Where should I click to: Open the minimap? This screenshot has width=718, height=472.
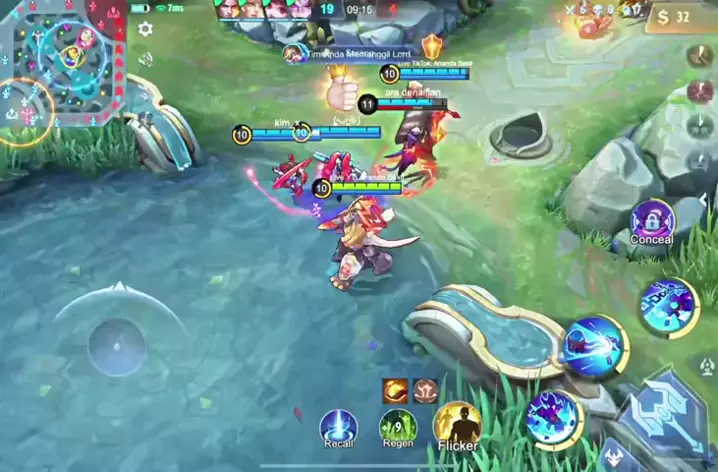62,58
